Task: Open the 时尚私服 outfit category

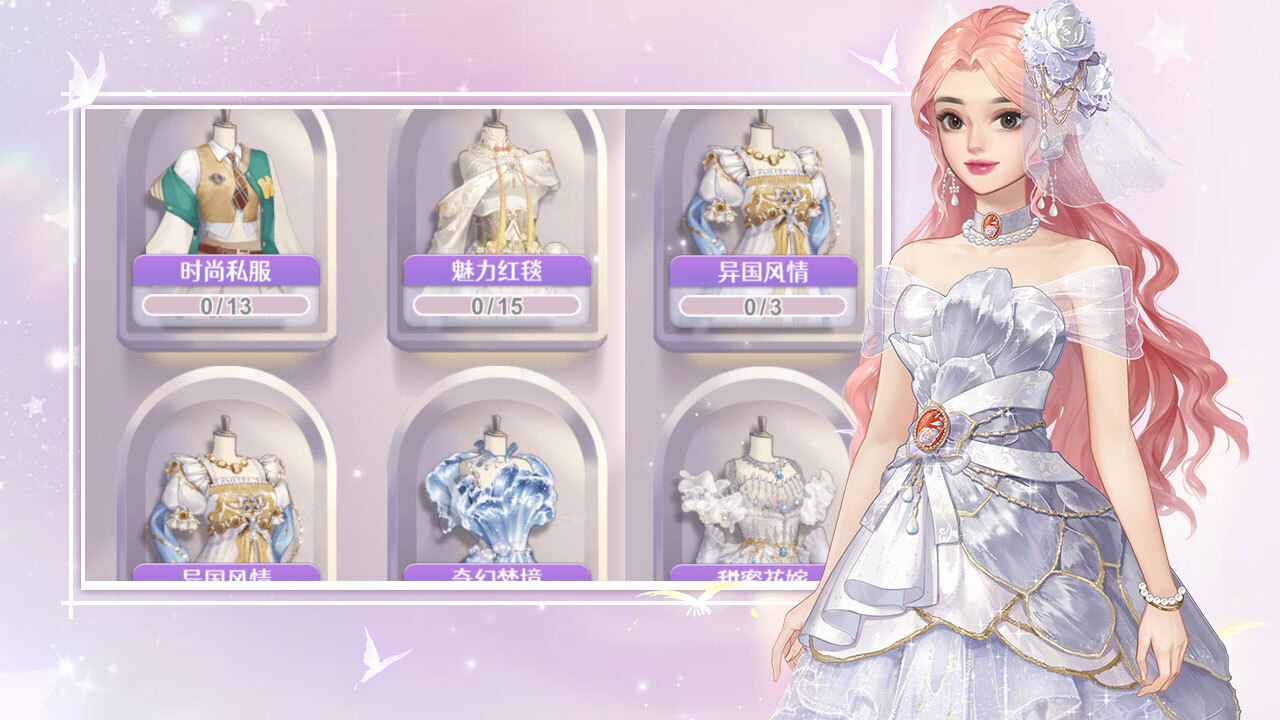Action: pyautogui.click(x=226, y=228)
